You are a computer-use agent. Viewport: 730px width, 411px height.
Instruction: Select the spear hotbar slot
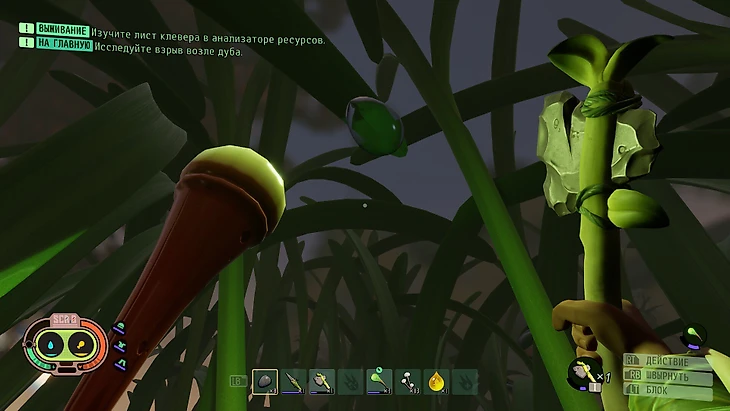[293, 381]
